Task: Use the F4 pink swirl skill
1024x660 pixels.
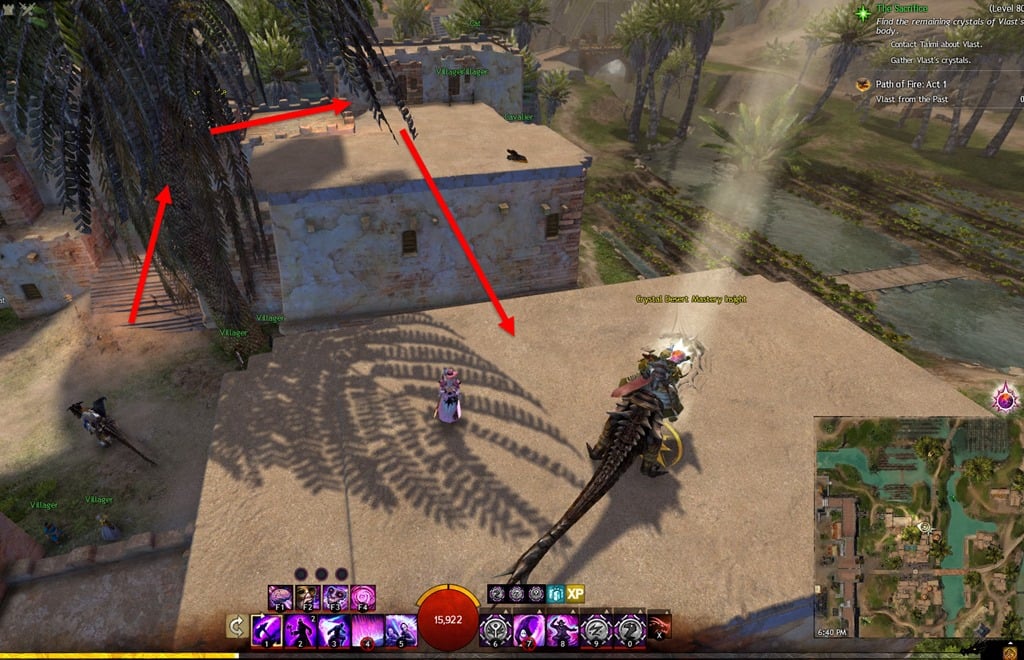Action: point(362,598)
